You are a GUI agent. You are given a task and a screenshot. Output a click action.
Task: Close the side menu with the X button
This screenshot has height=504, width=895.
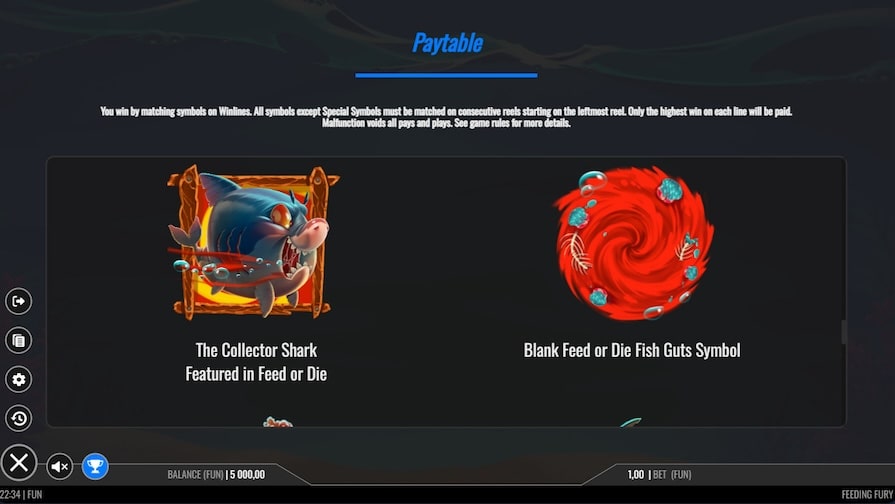tap(18, 463)
